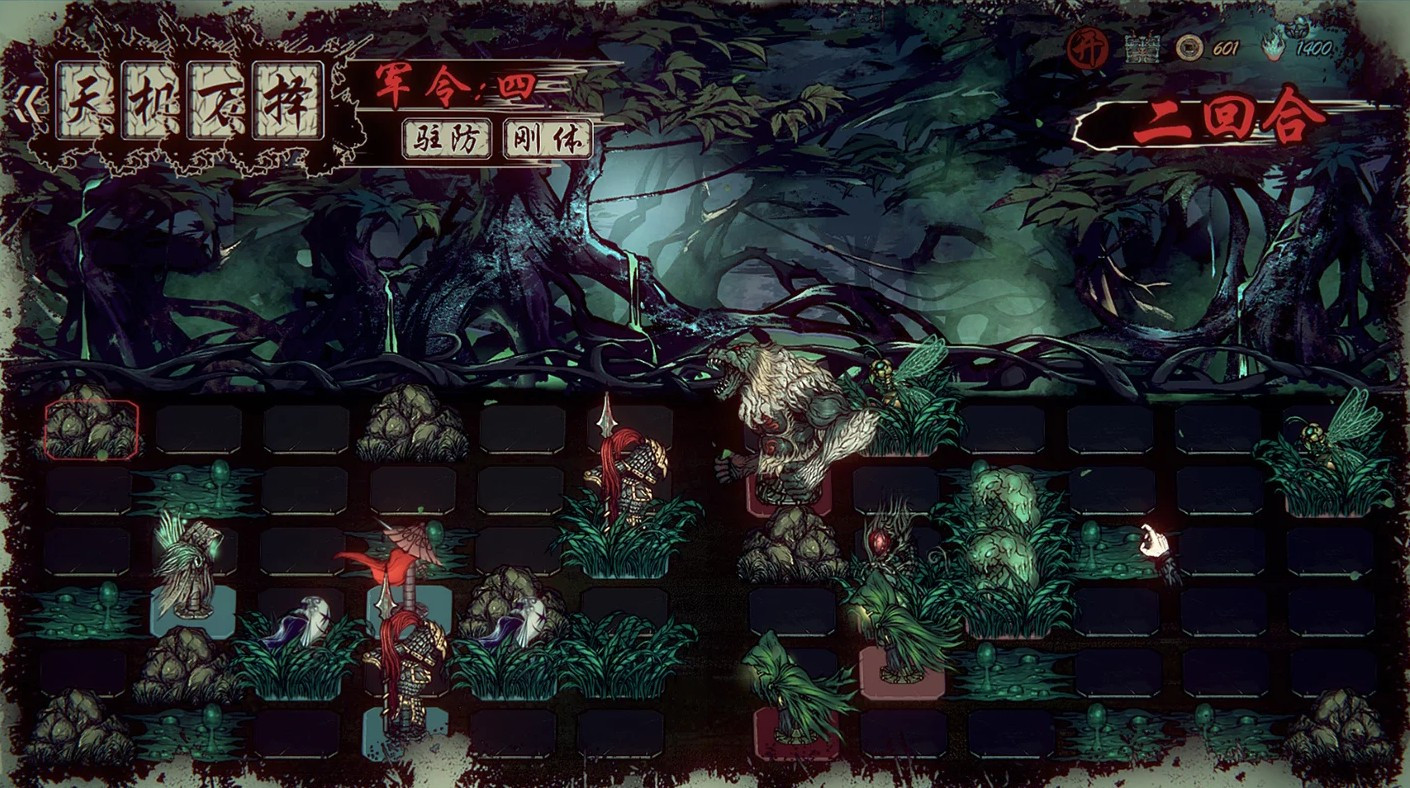Open the treasure chest icon
This screenshot has width=1410, height=788.
point(1142,48)
